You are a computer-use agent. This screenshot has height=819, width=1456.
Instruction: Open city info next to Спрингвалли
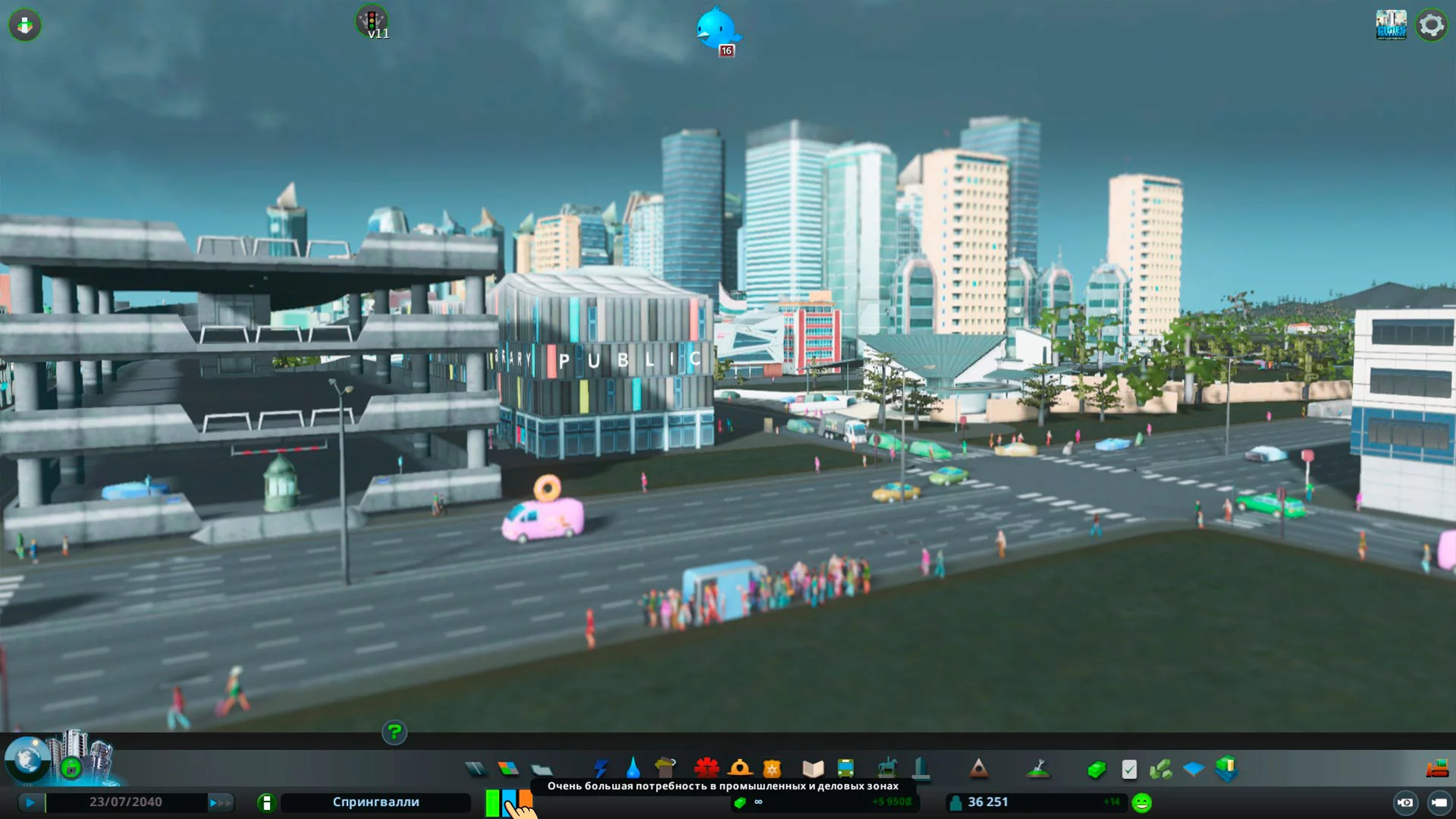266,802
